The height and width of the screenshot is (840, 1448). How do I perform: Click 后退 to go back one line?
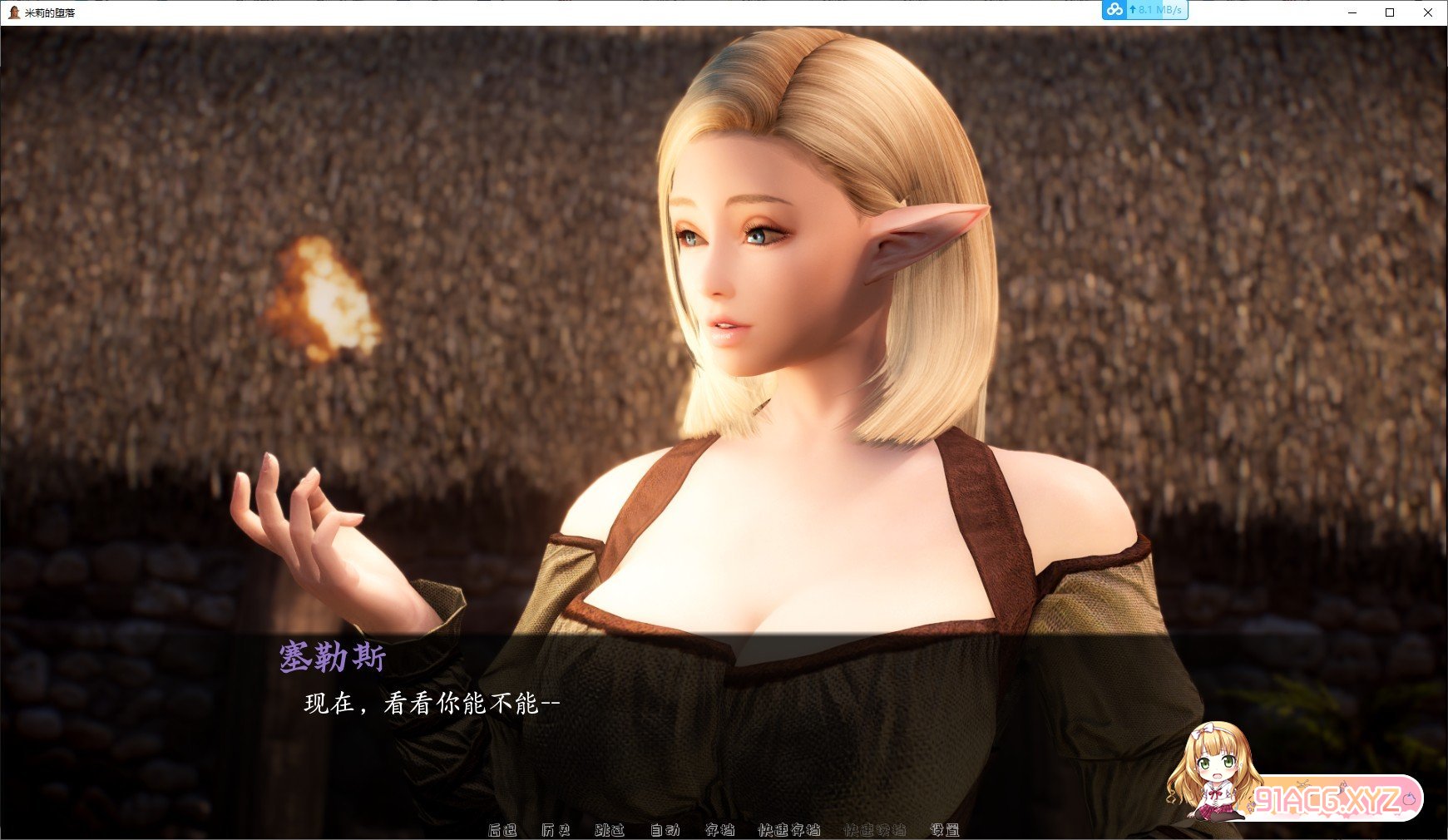tap(504, 830)
